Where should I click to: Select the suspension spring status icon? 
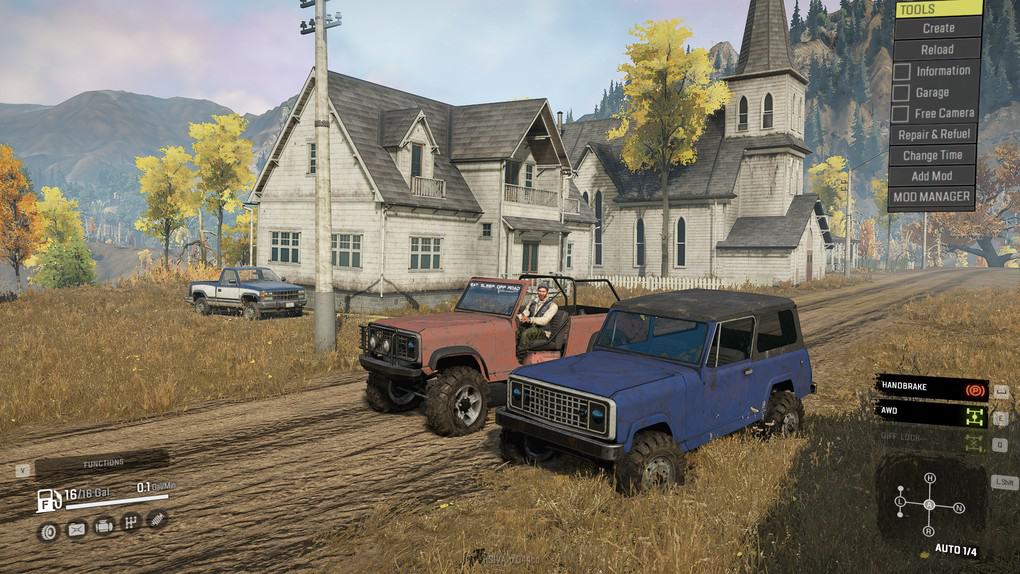tap(156, 518)
